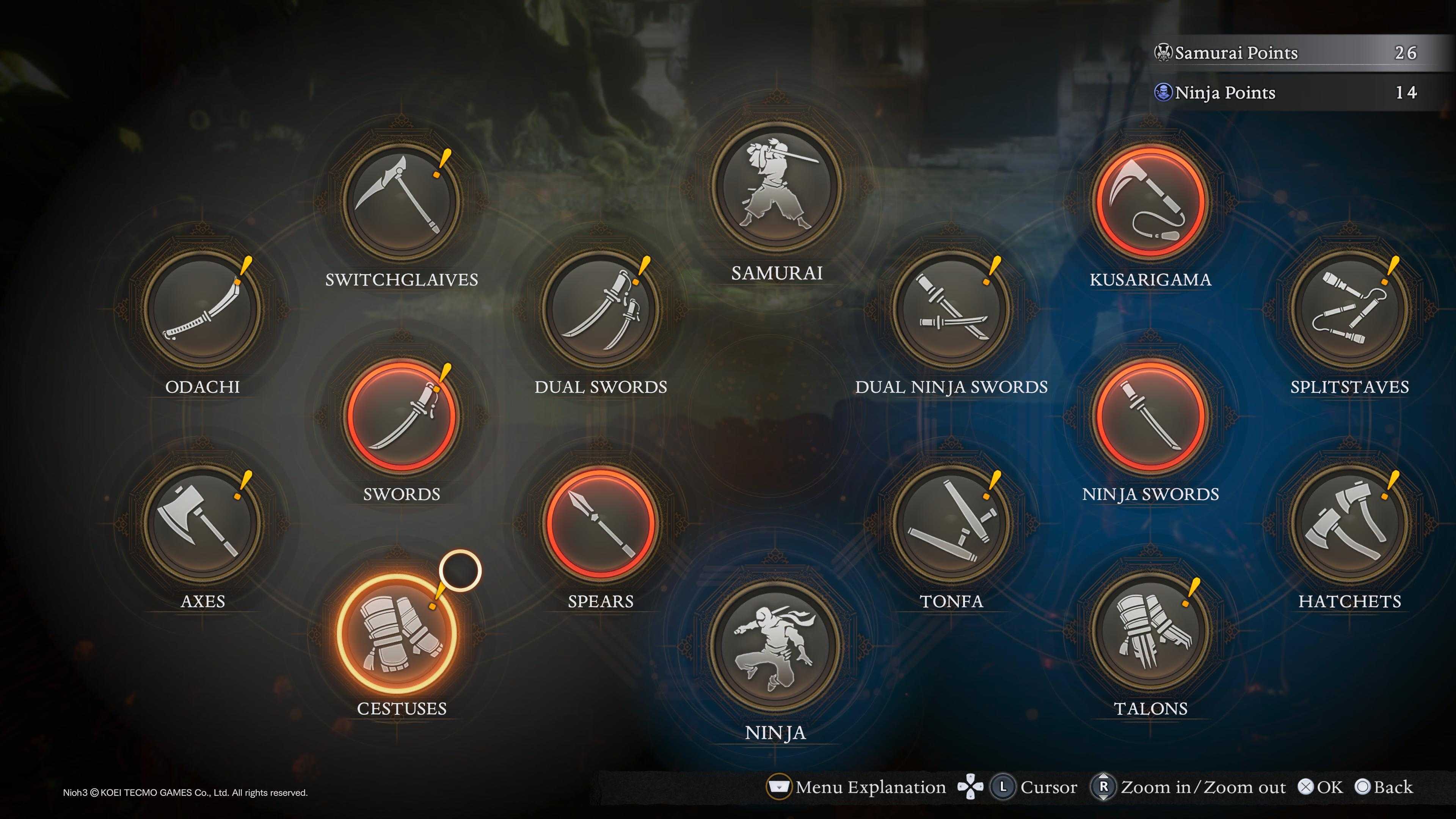
Task: Open the highlighted Cestuses node
Action: [397, 633]
